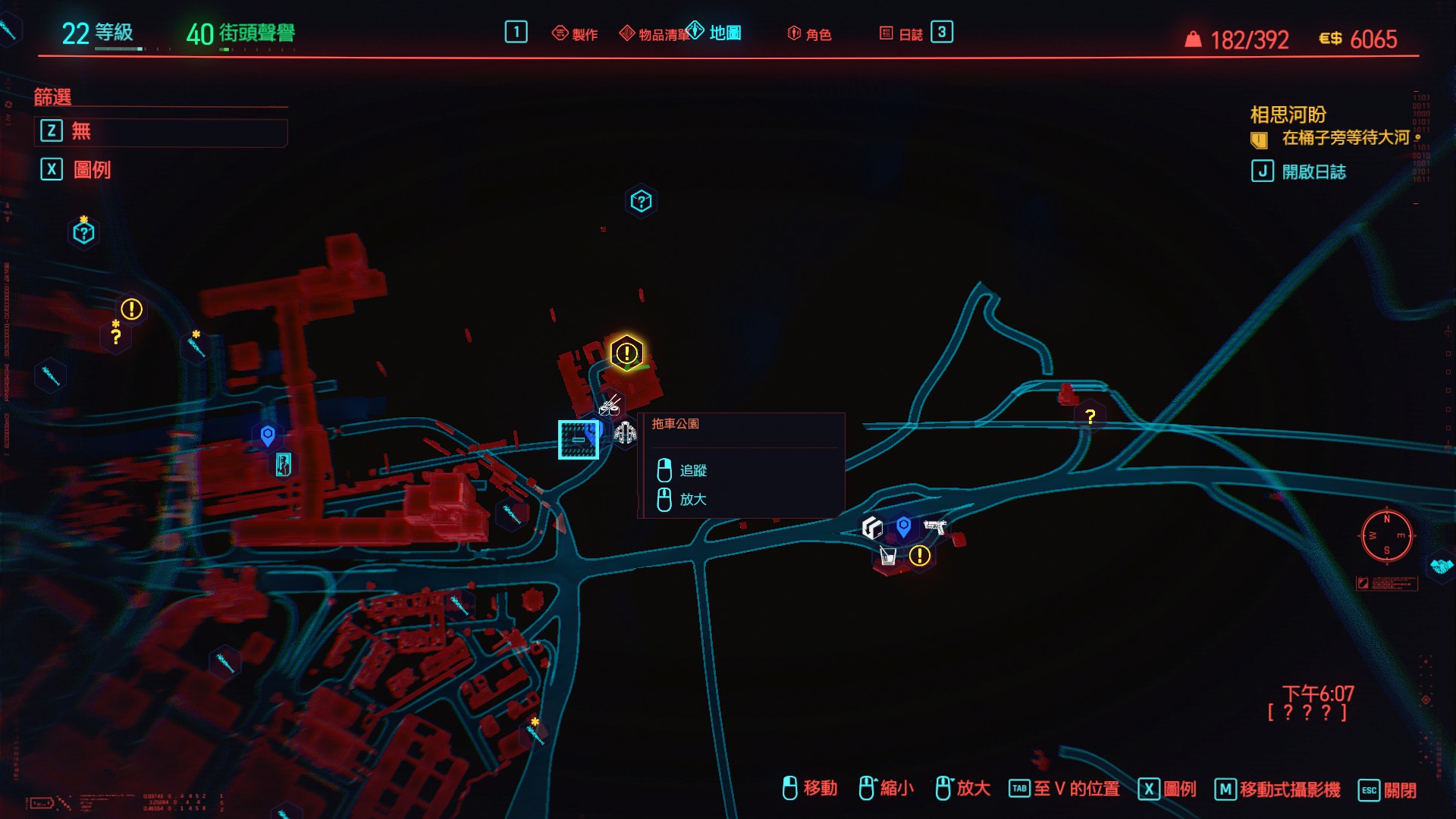Choose the 無 filter entry
This screenshot has width=1456, height=819.
[160, 131]
